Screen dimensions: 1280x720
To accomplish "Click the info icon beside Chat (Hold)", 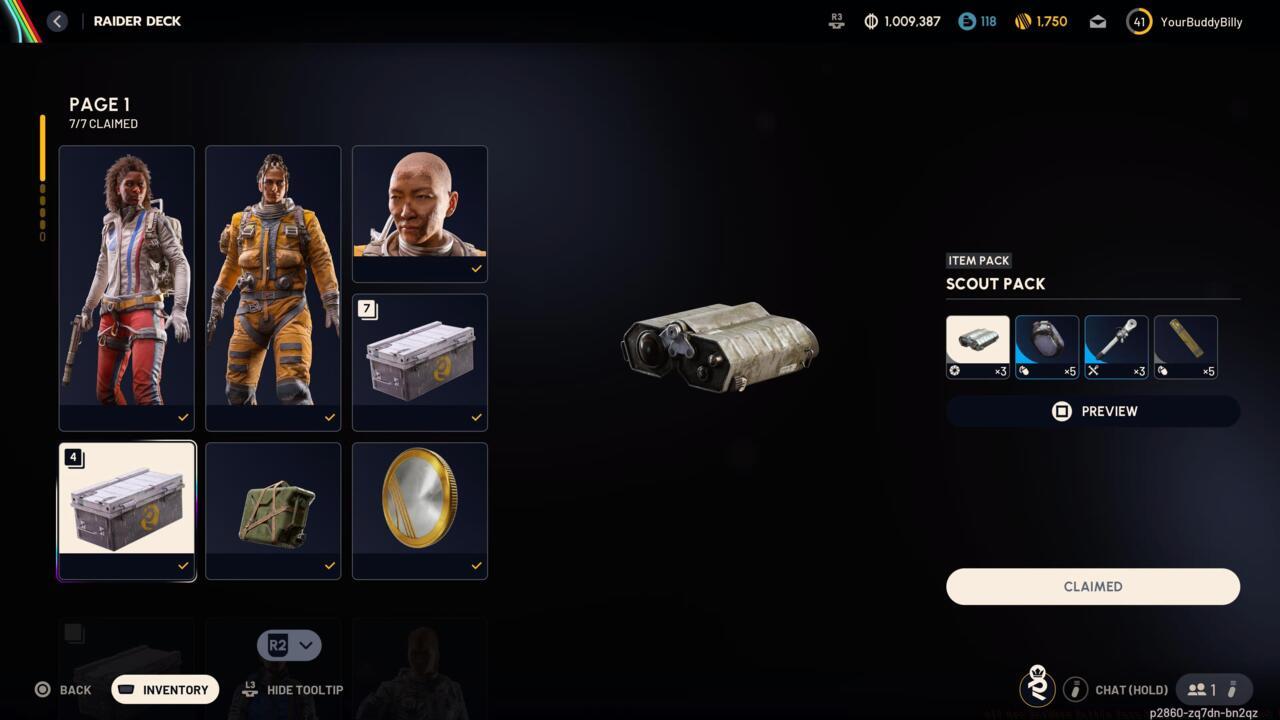I will click(x=1076, y=689).
